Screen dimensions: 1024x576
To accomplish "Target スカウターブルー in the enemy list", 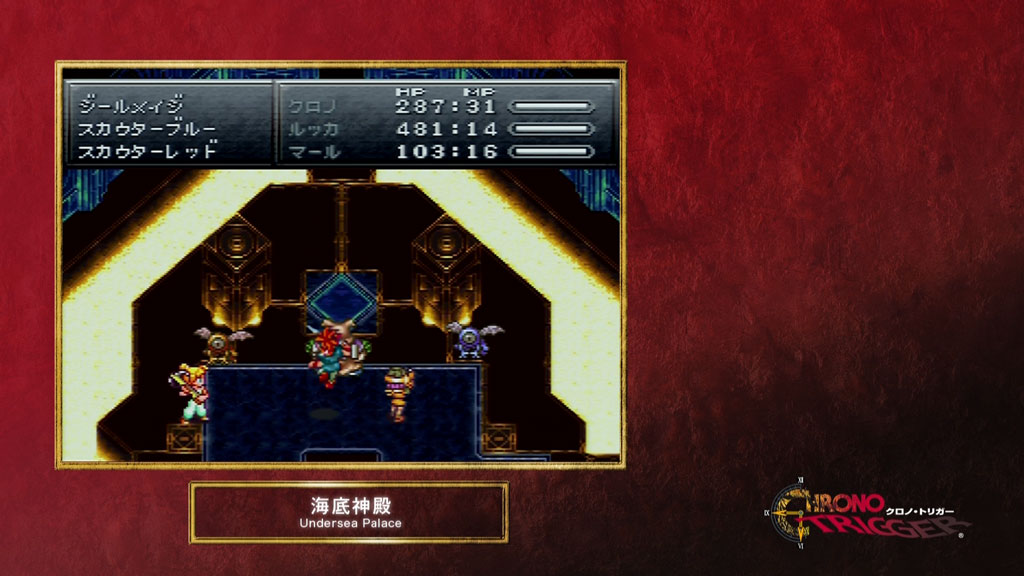I will (146, 129).
